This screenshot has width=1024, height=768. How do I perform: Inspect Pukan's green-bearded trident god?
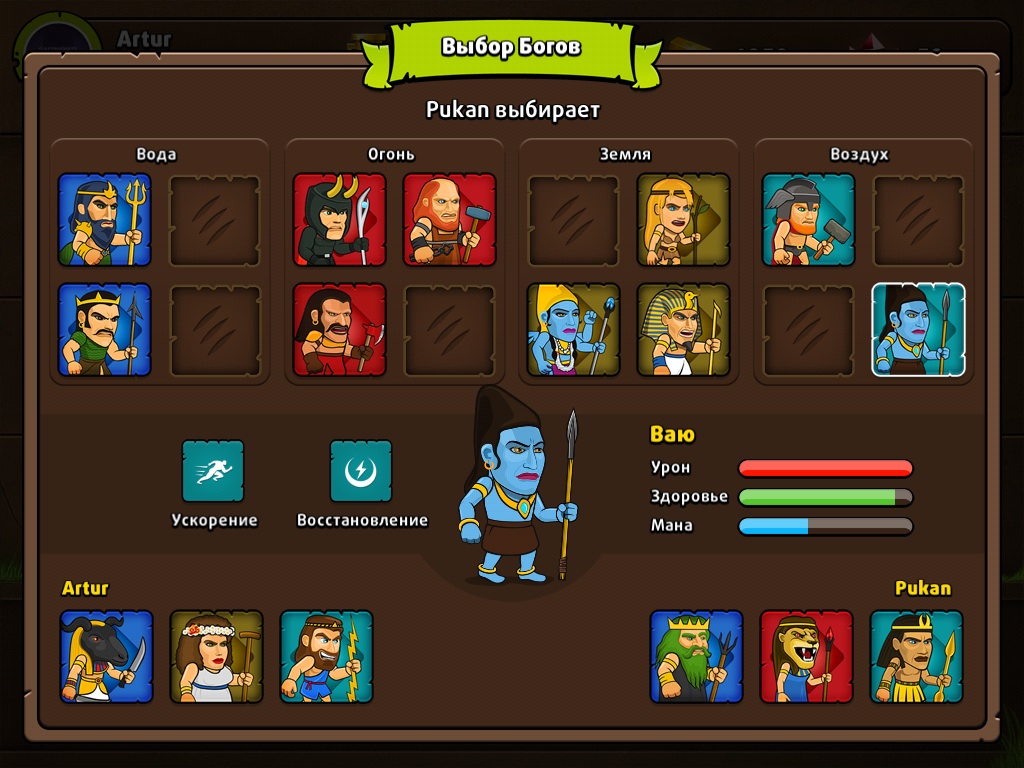(696, 656)
